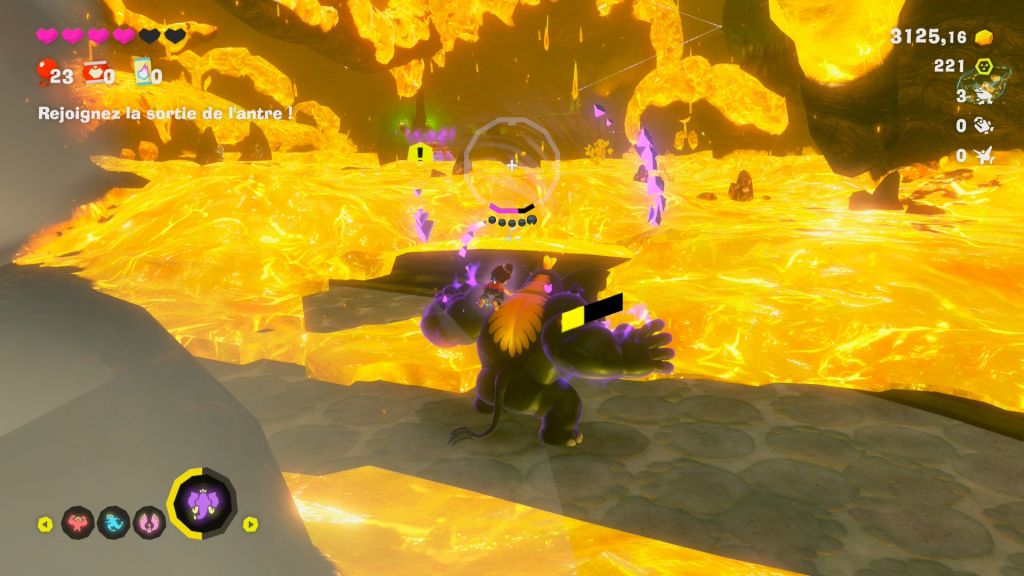The image size is (1024, 576).
Task: Pick the pink ostrich Bananza icon
Action: point(149,521)
